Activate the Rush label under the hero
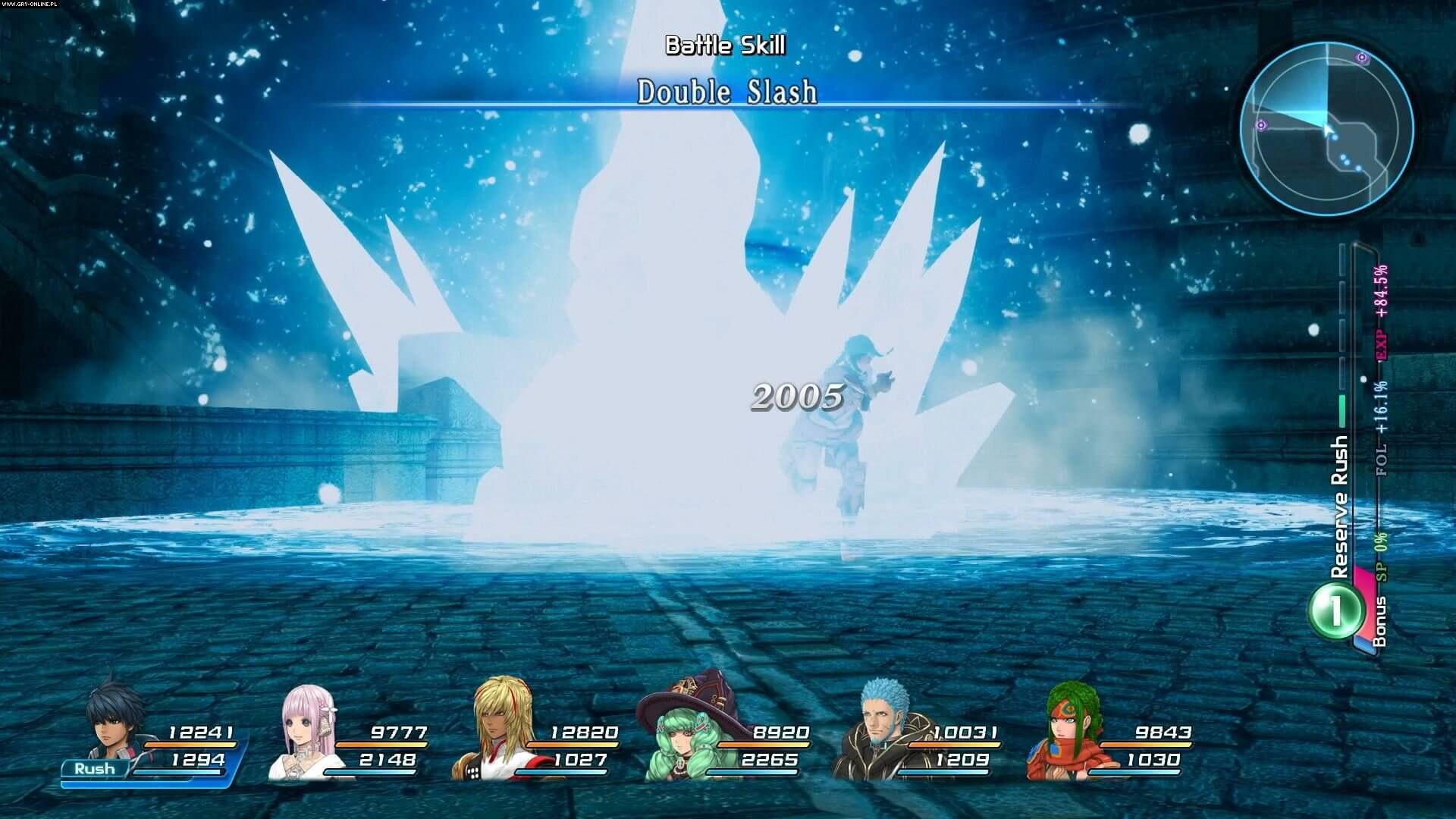 point(95,769)
